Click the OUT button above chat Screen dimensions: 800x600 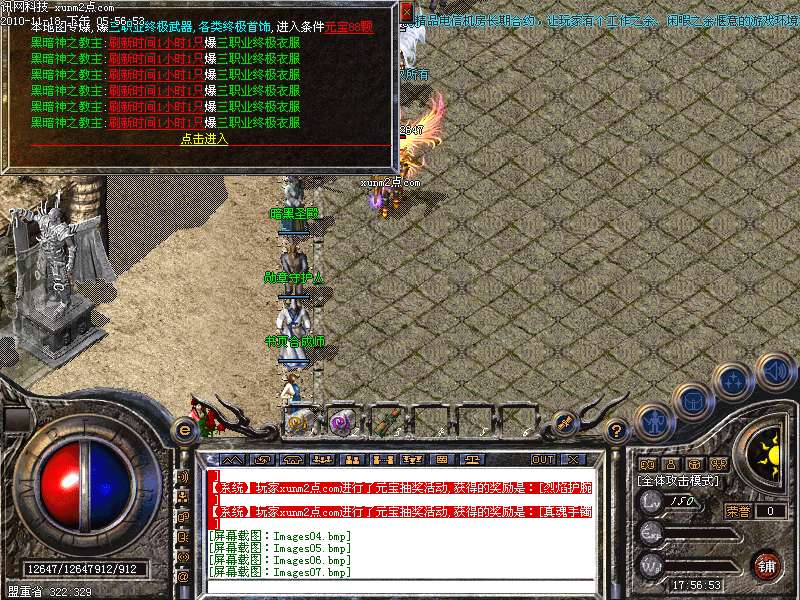(x=542, y=459)
